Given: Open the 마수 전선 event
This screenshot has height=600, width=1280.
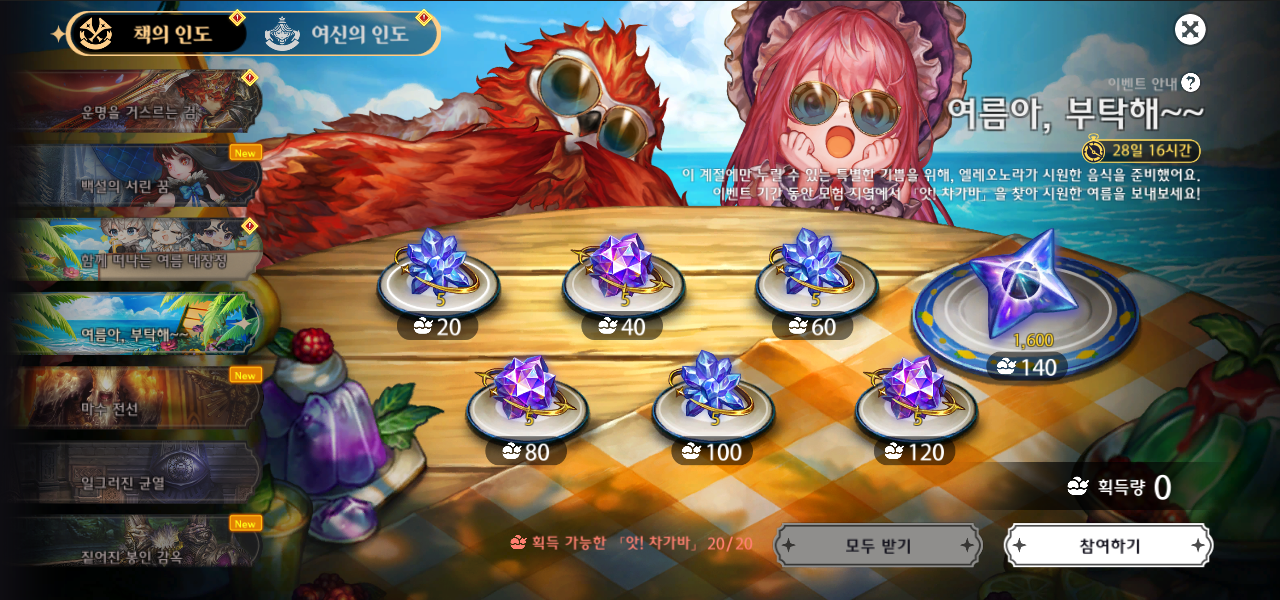Looking at the screenshot, I should [x=138, y=399].
